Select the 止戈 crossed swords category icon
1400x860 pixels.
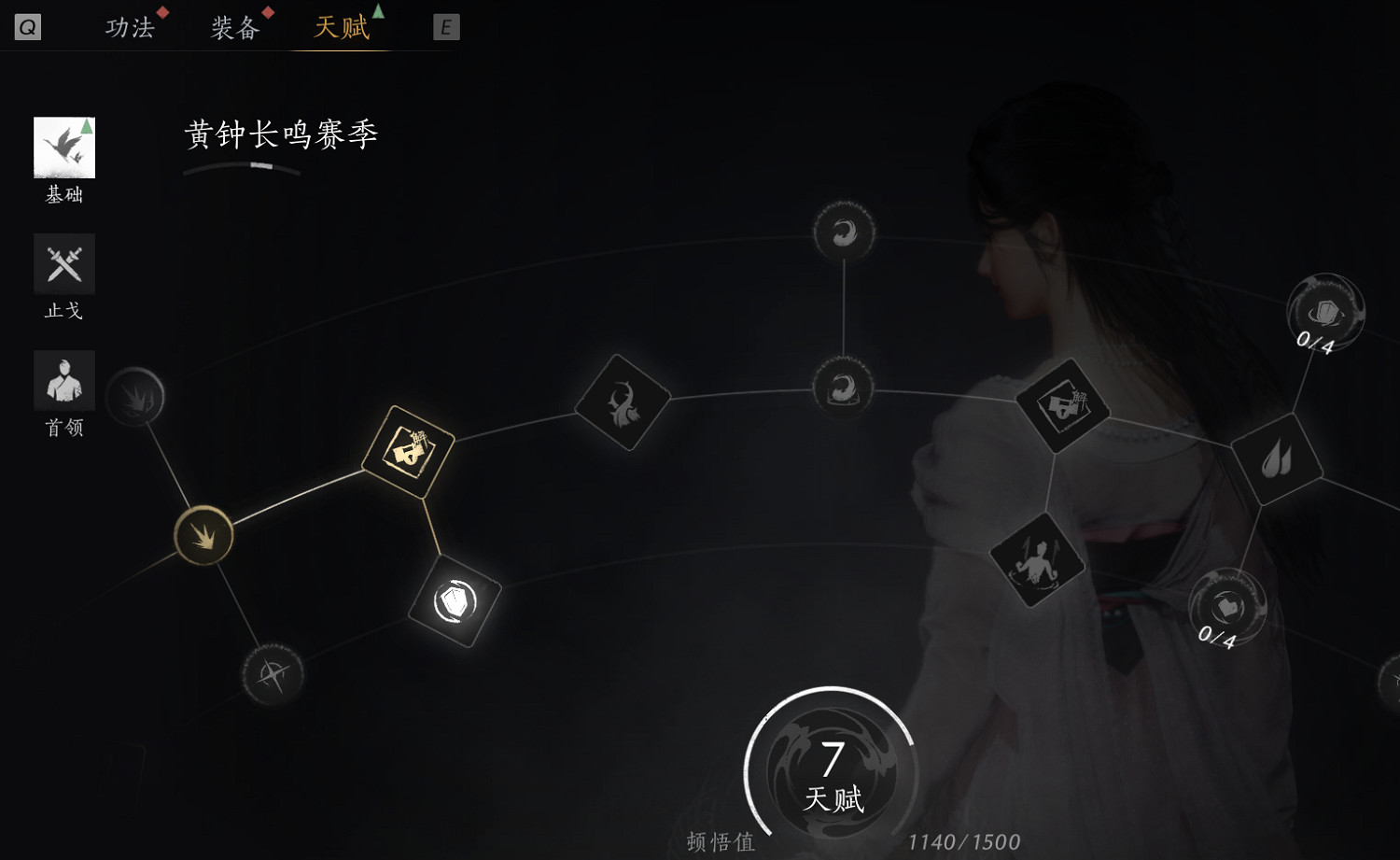[x=63, y=263]
